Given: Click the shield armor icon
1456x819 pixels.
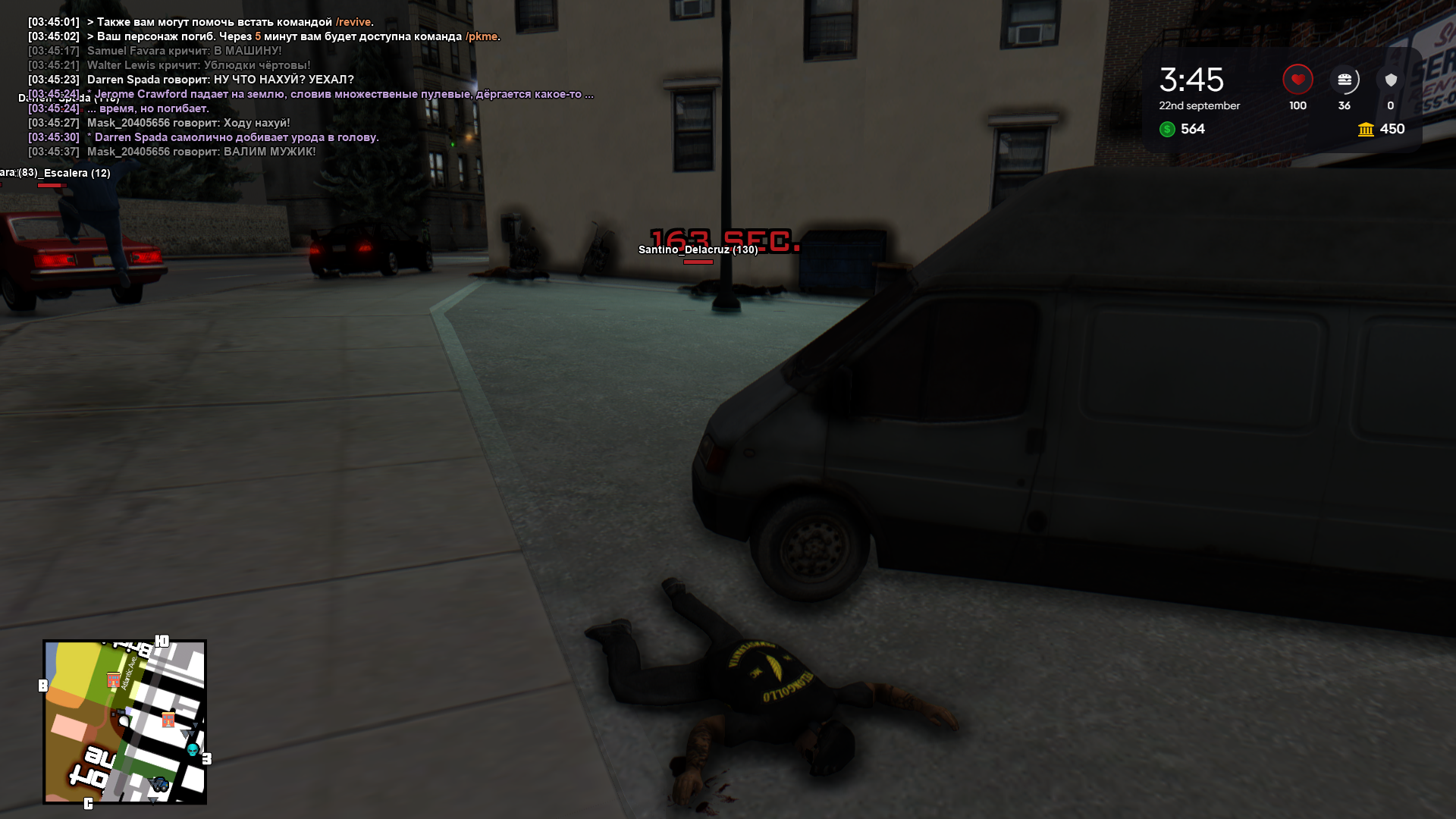Looking at the screenshot, I should click(1391, 80).
